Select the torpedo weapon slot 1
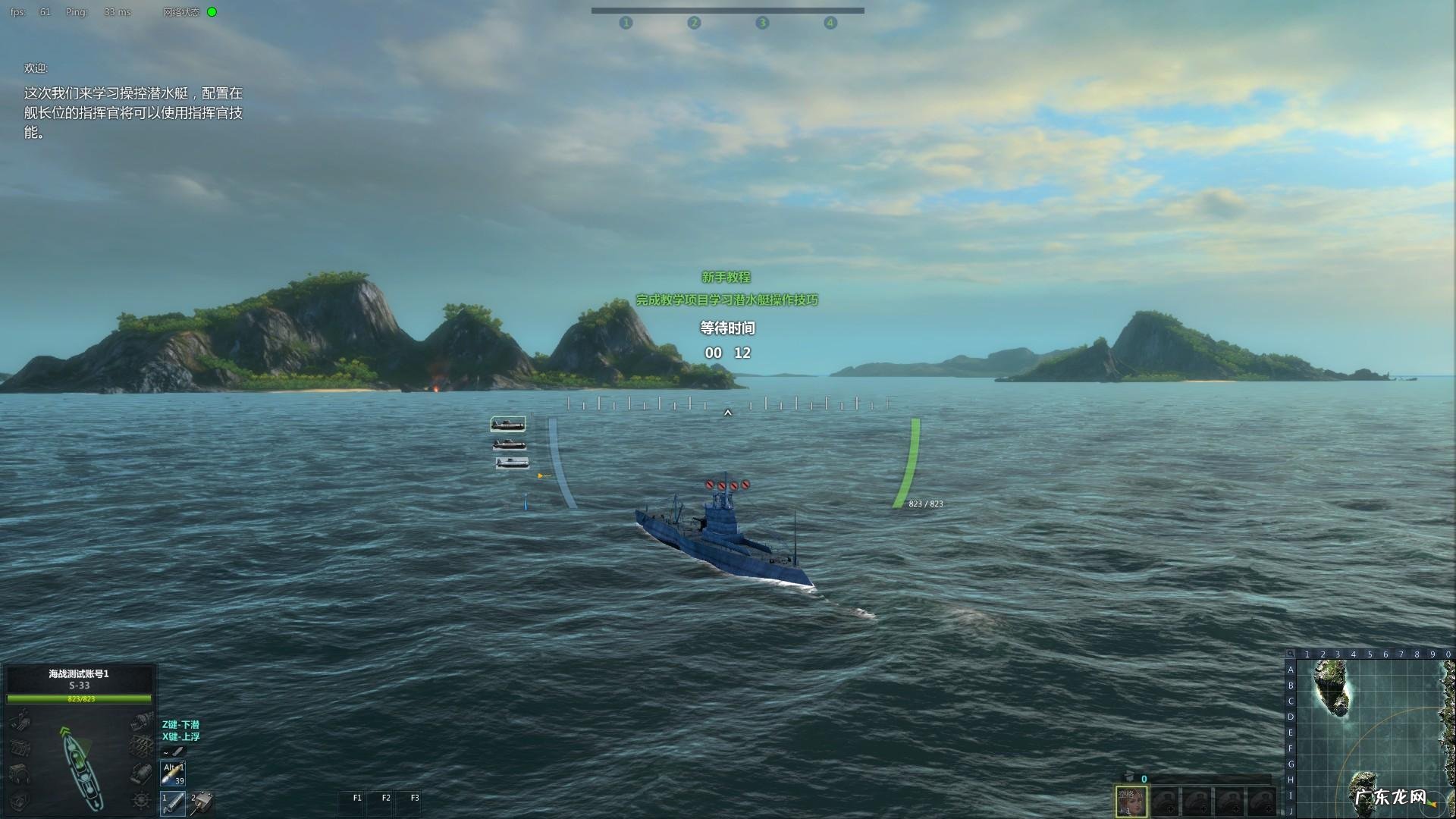1456x819 pixels. click(173, 802)
